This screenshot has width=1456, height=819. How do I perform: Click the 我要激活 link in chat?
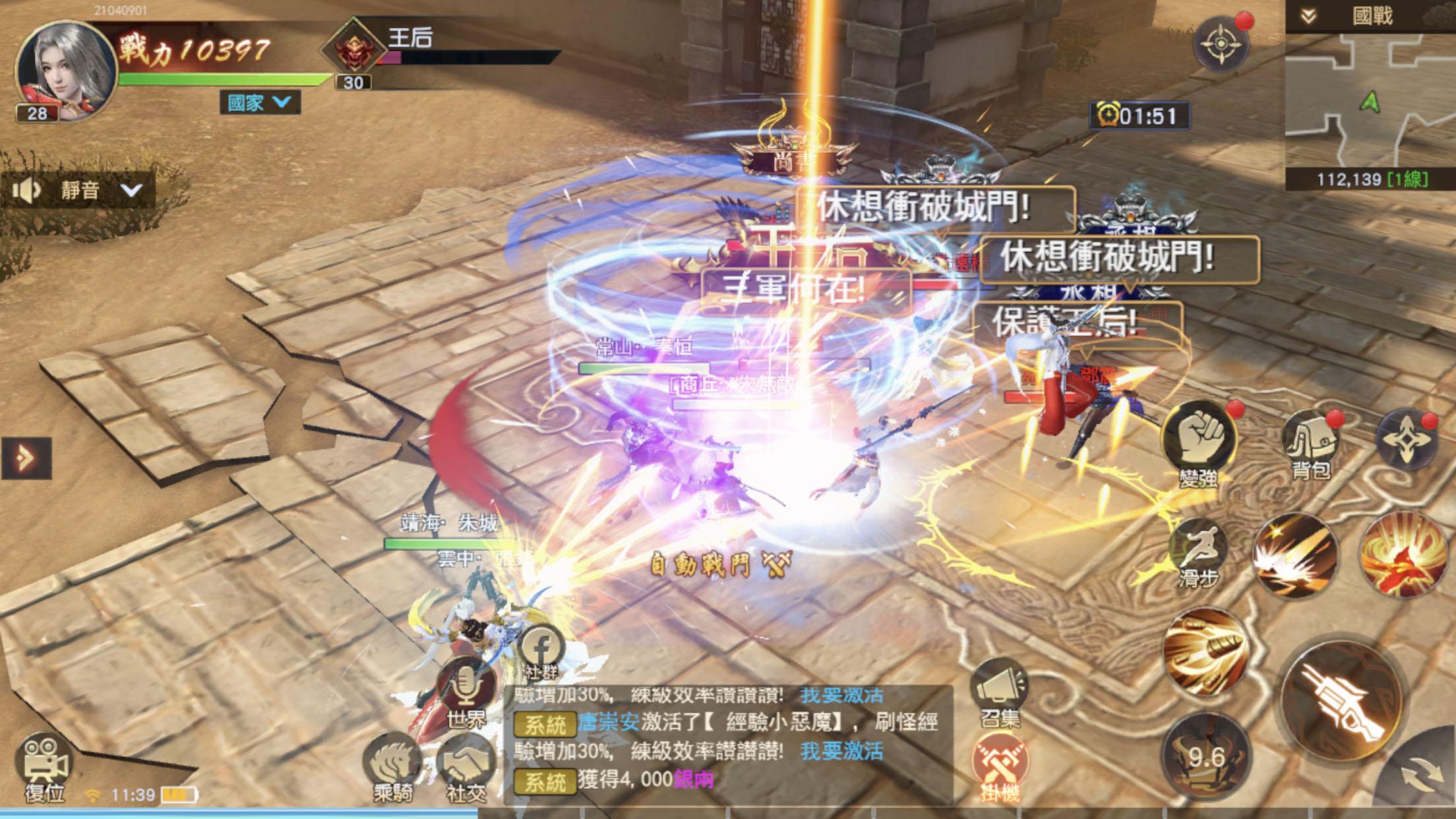pyautogui.click(x=841, y=751)
